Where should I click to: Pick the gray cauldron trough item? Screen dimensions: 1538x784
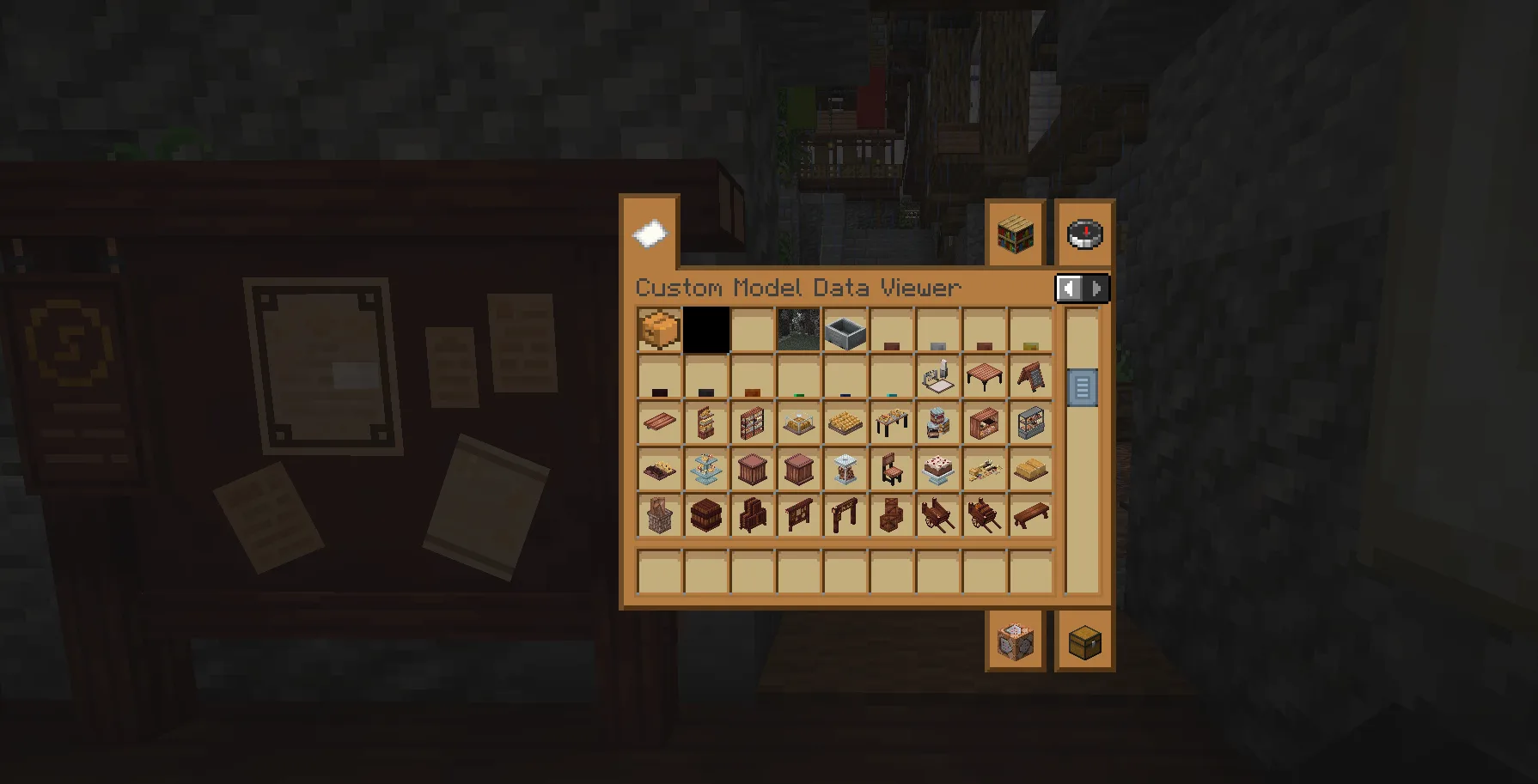[x=845, y=331]
